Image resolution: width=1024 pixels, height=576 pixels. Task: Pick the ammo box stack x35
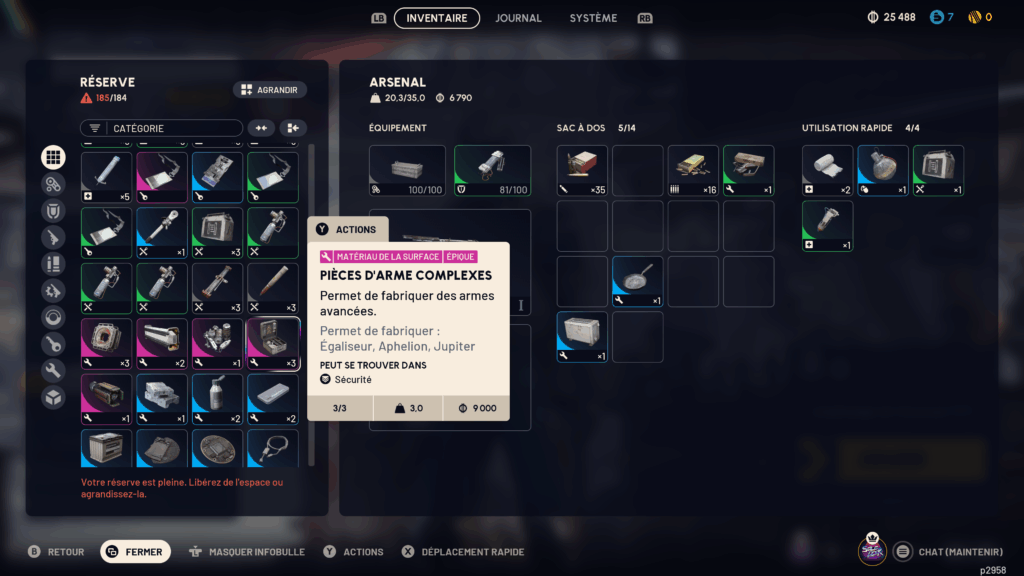tap(582, 170)
